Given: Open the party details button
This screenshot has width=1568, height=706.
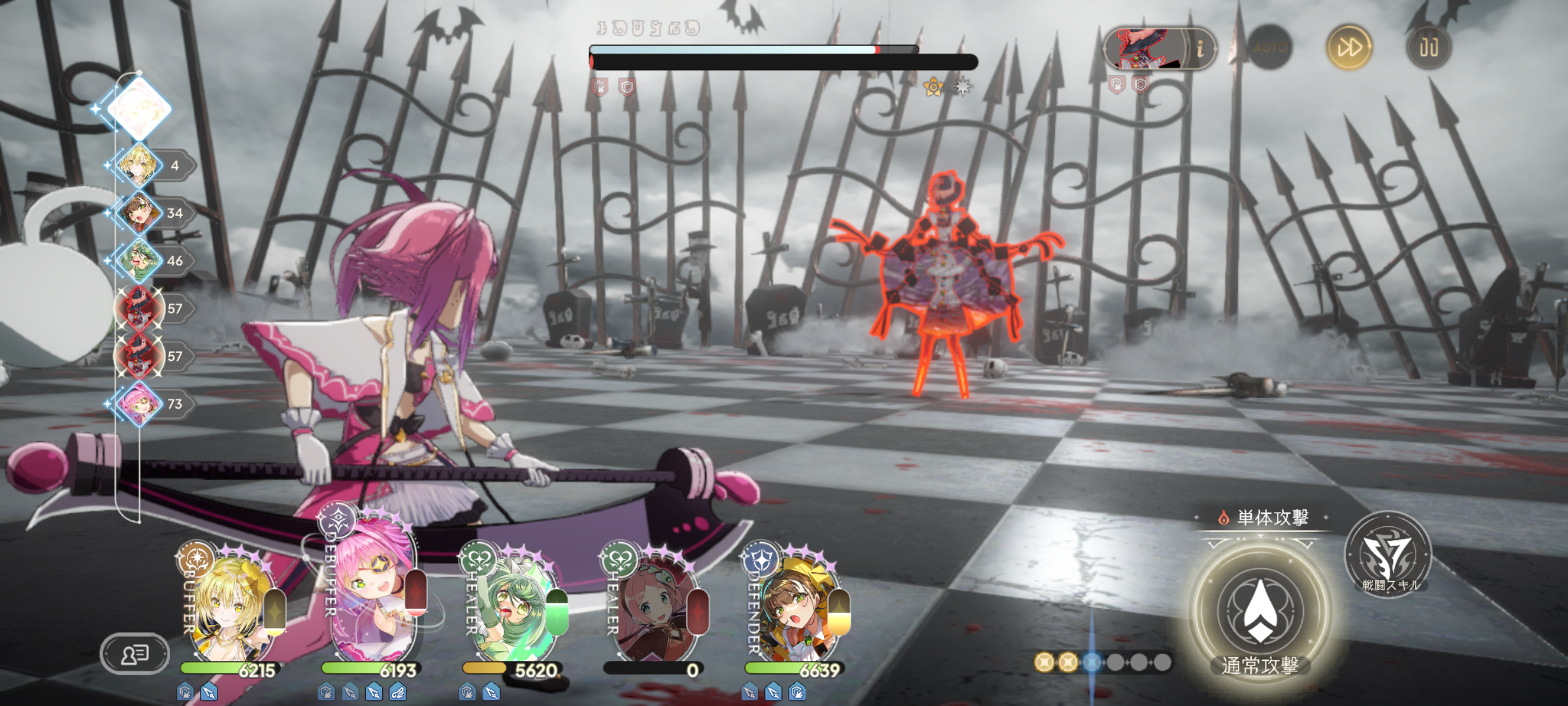Looking at the screenshot, I should (135, 653).
